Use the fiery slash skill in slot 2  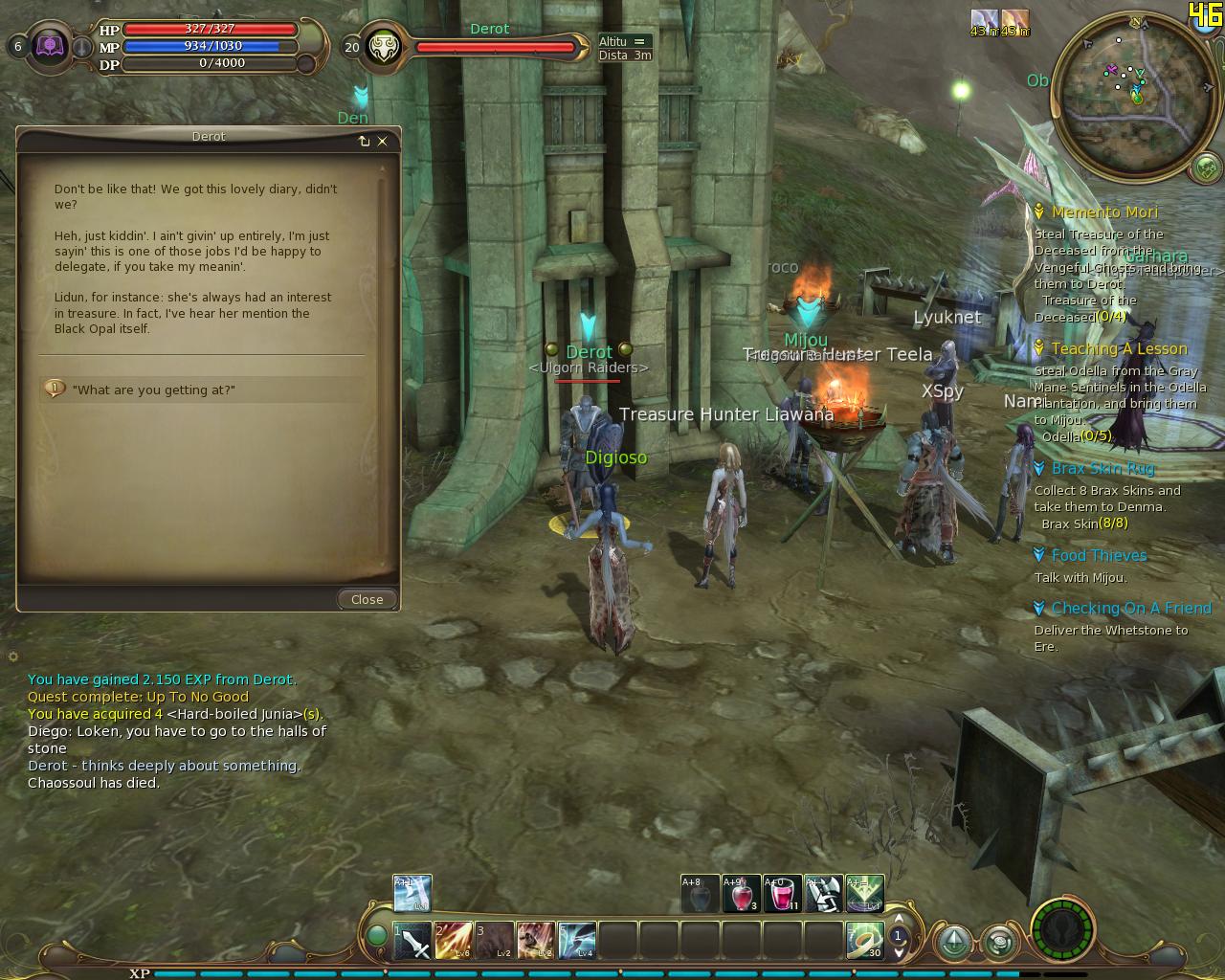tap(454, 941)
